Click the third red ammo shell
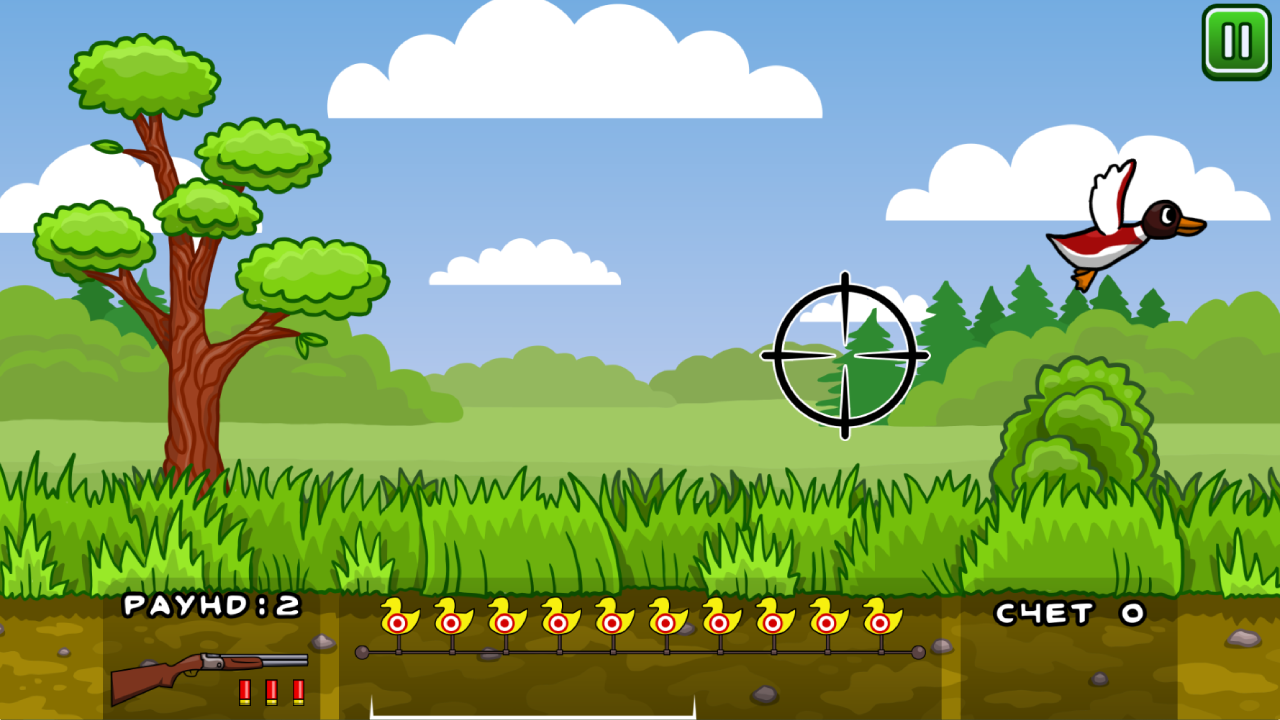The image size is (1280, 720). [x=299, y=690]
